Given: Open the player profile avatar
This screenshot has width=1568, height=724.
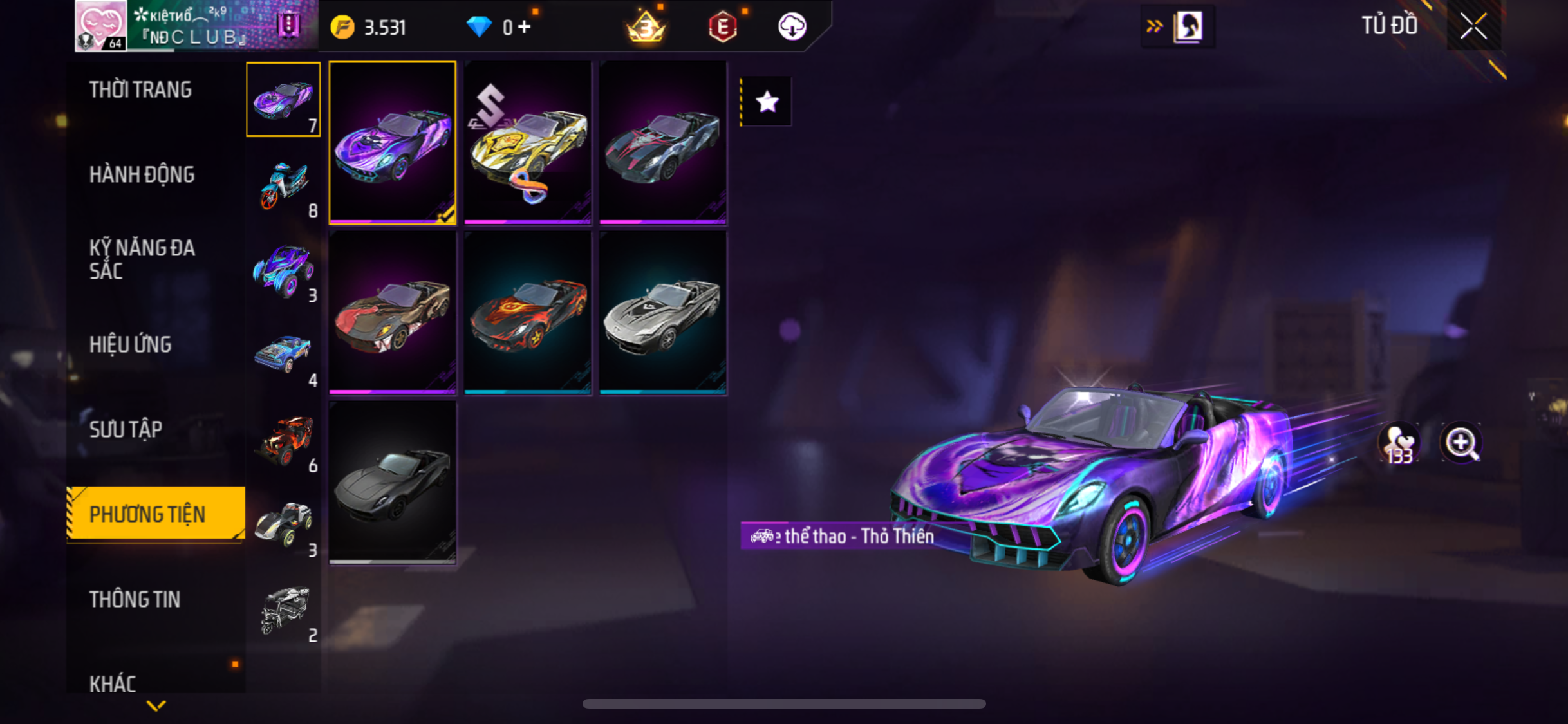Looking at the screenshot, I should [x=100, y=26].
